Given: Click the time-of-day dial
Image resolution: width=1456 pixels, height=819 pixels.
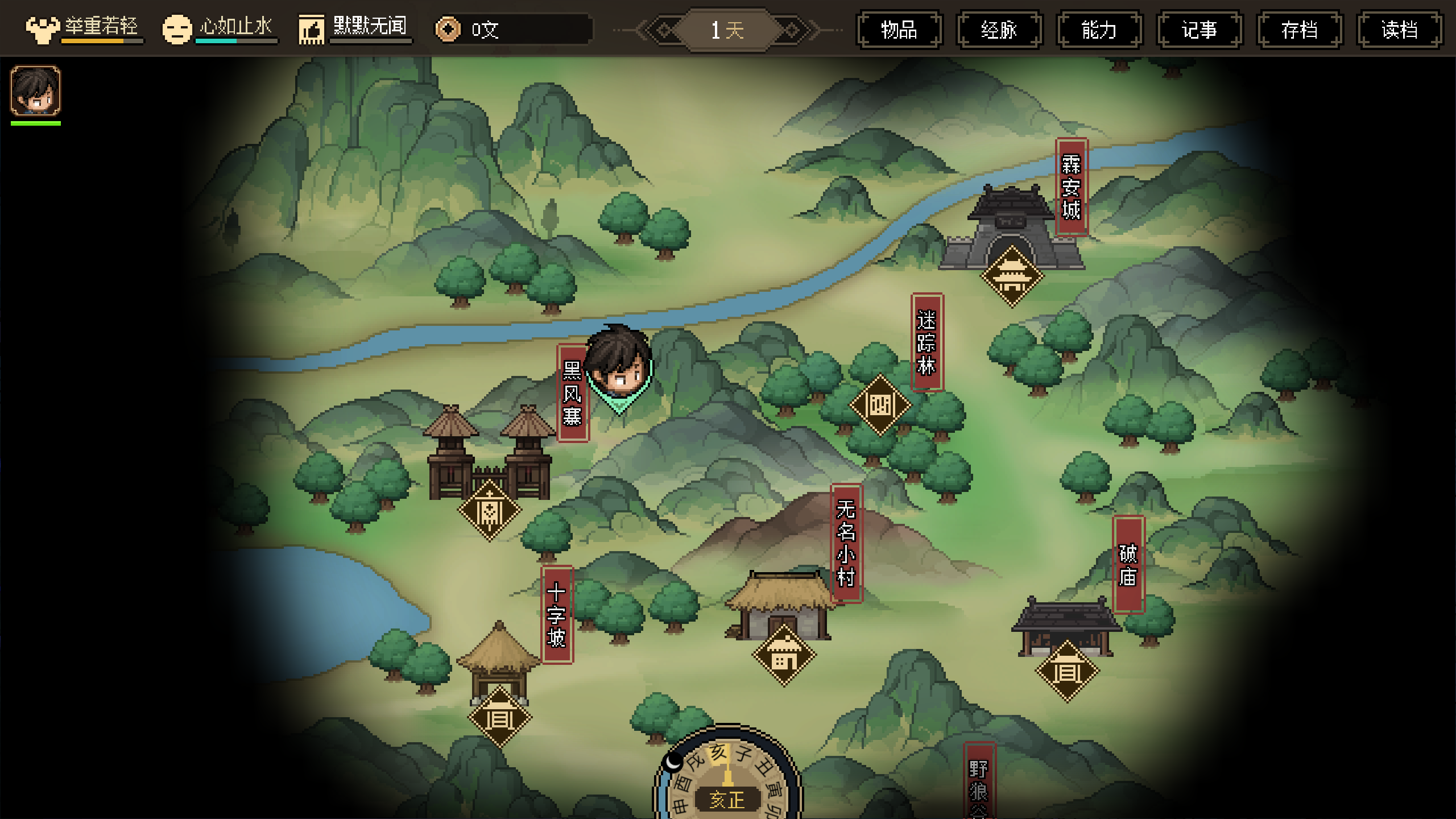Looking at the screenshot, I should [727, 779].
